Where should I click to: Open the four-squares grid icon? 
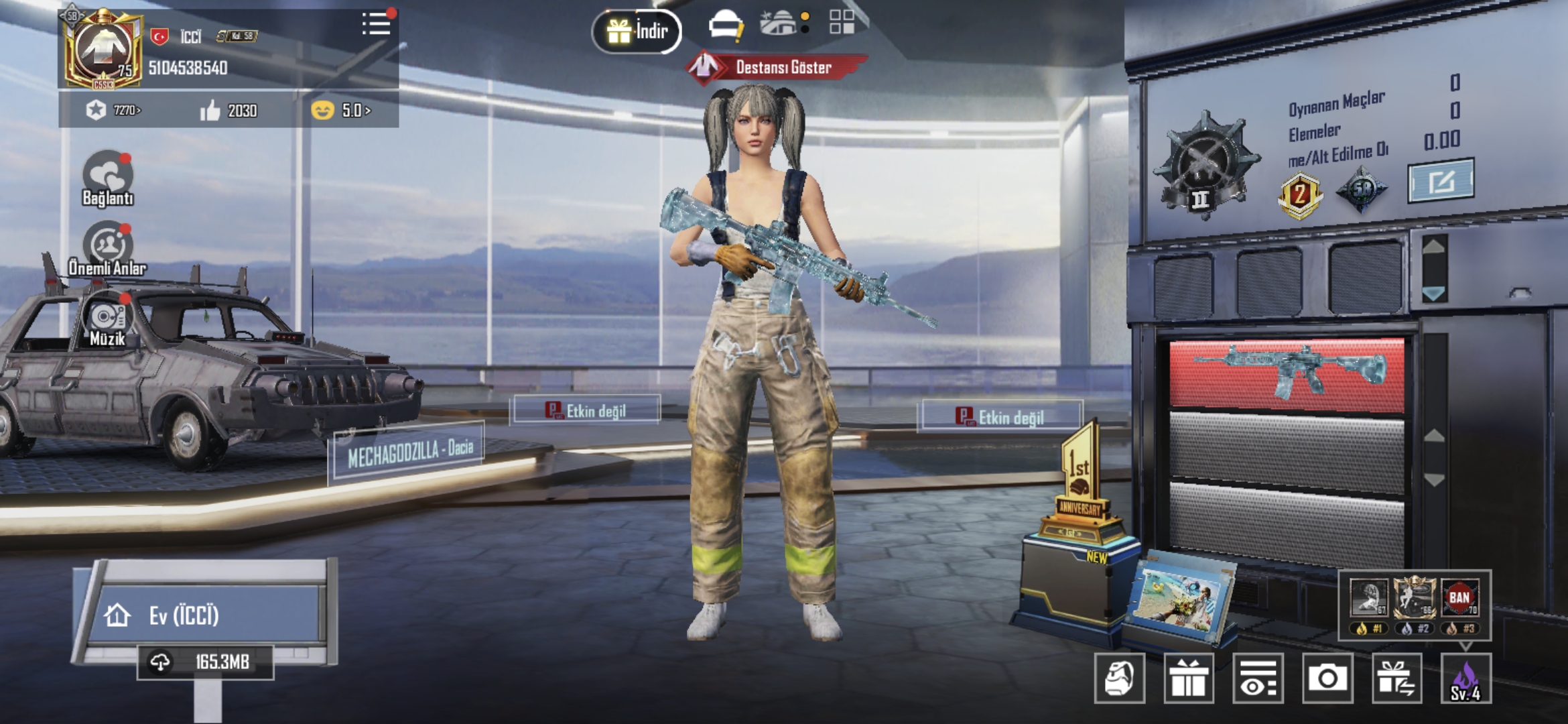pos(842,22)
